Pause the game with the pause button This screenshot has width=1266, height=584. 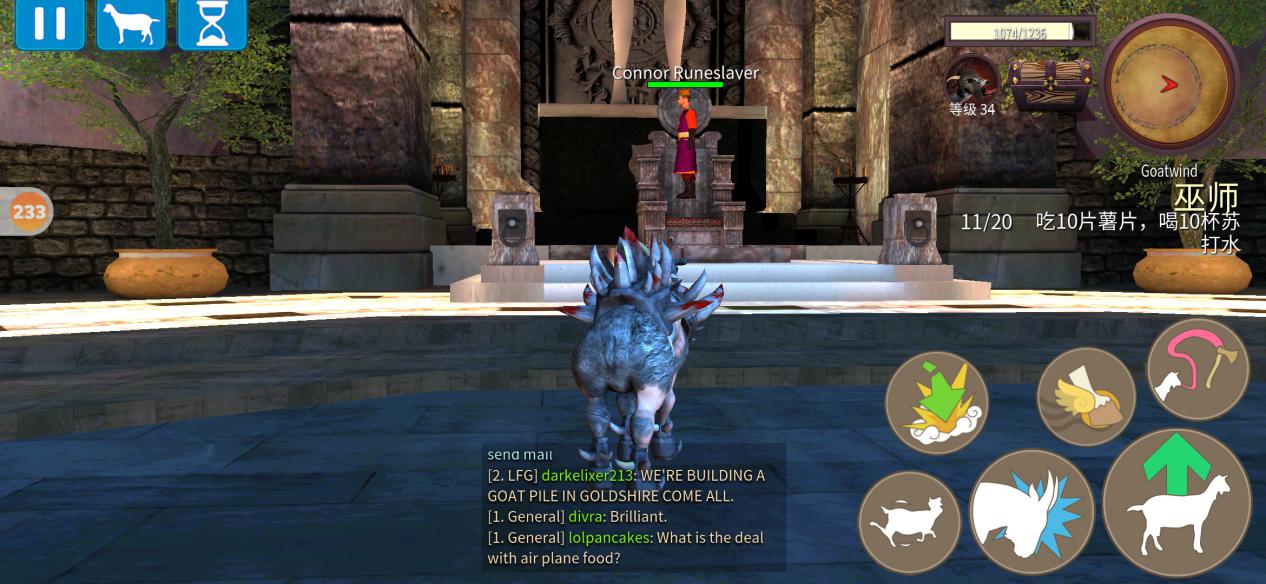[49, 24]
